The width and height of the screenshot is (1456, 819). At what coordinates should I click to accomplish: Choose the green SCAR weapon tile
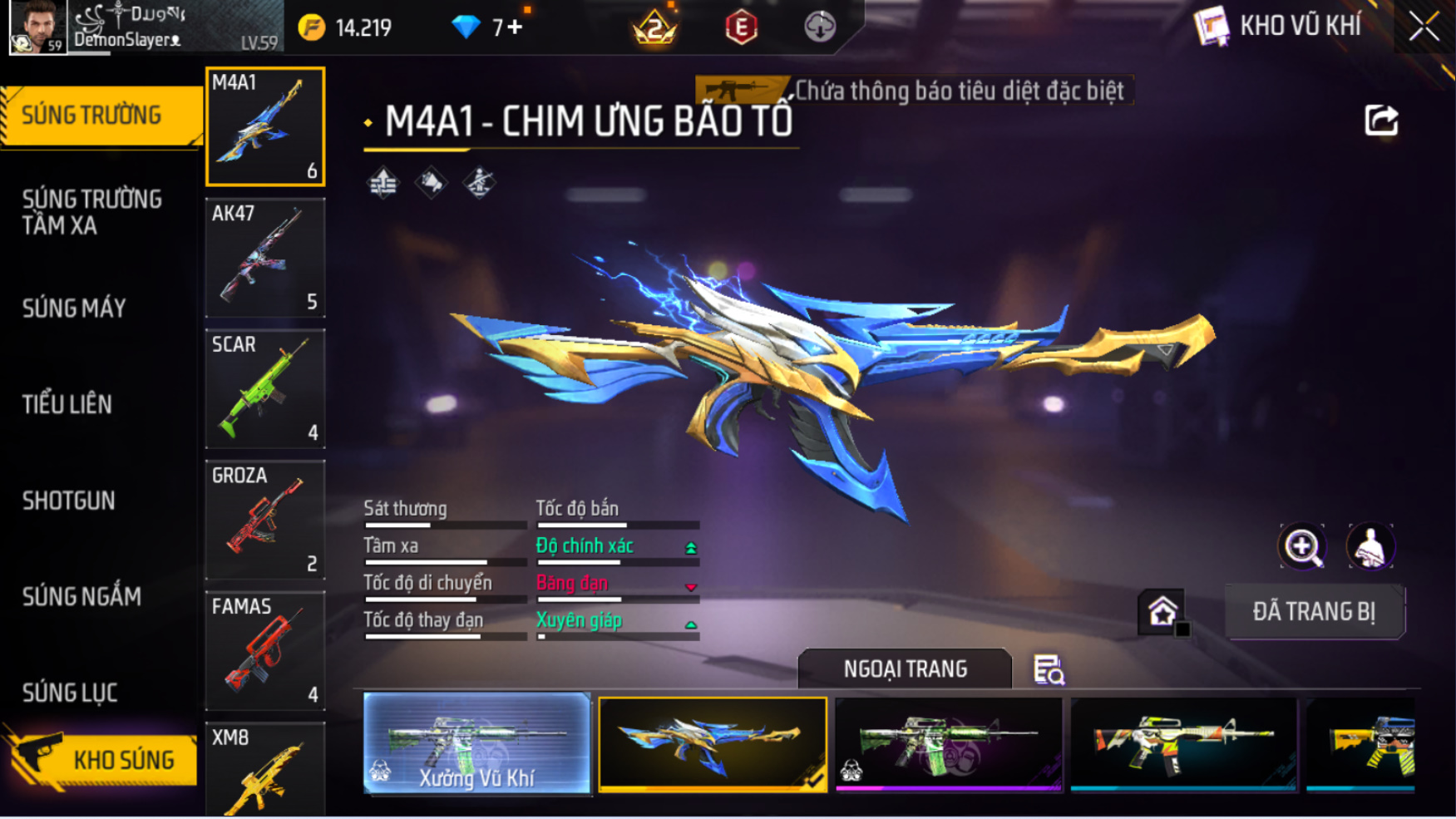pos(265,388)
